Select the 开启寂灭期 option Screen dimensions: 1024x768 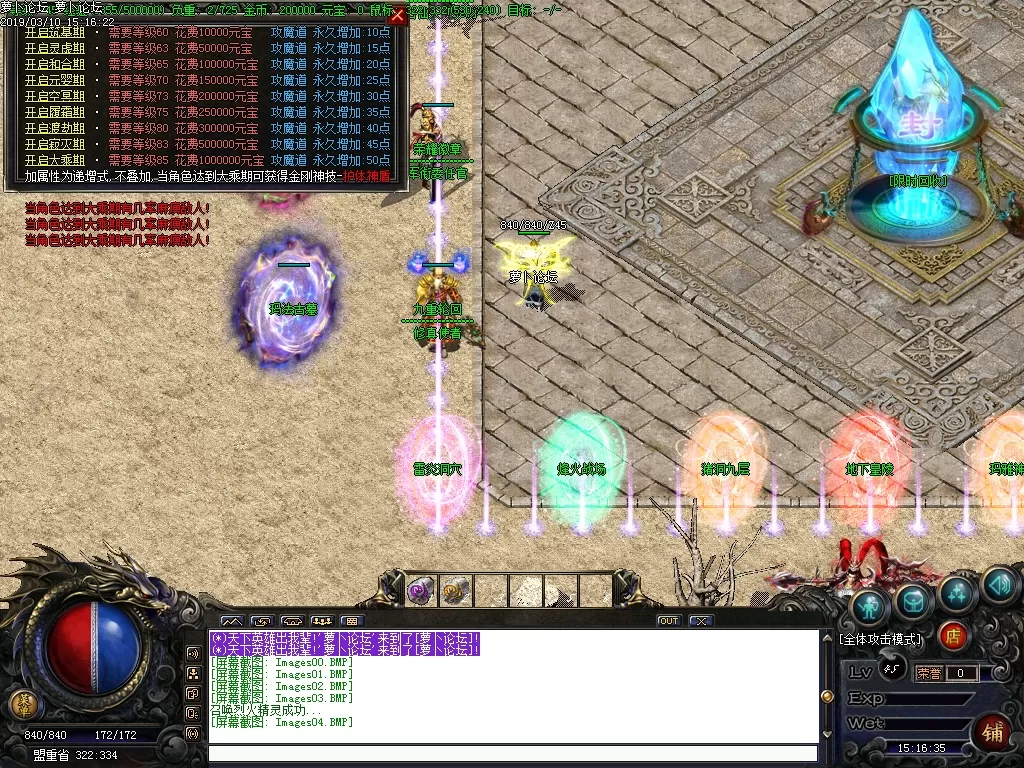(57, 144)
